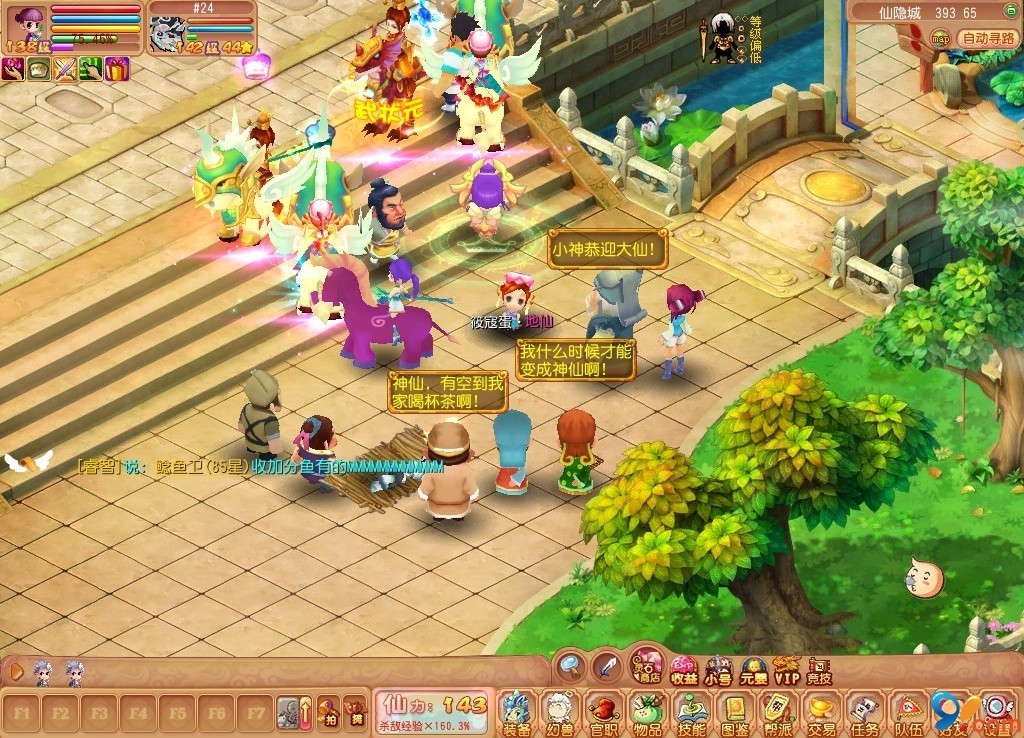Open the 装备 equipment menu

(x=517, y=712)
